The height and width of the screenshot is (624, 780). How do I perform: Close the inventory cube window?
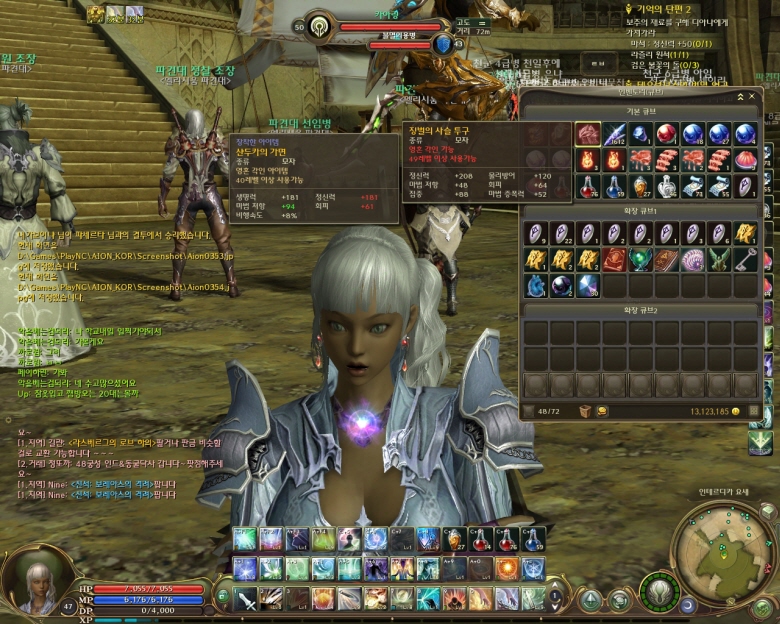point(751,97)
